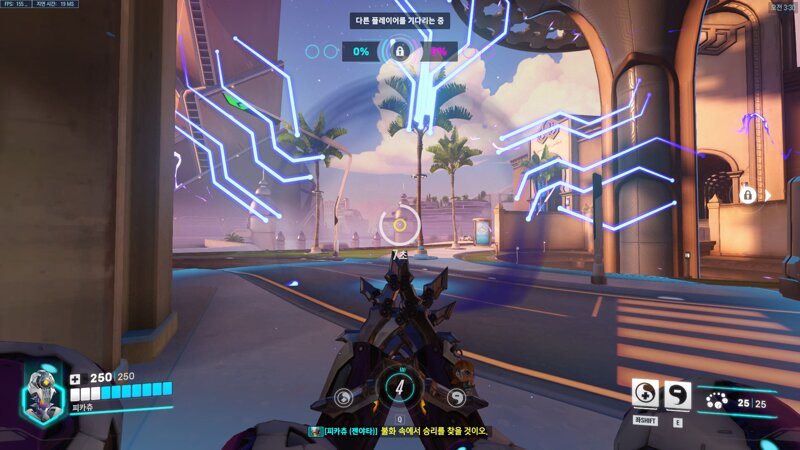Select the weapon orbs icon beside ammo
Screen dimensions: 800x450
click(x=717, y=403)
